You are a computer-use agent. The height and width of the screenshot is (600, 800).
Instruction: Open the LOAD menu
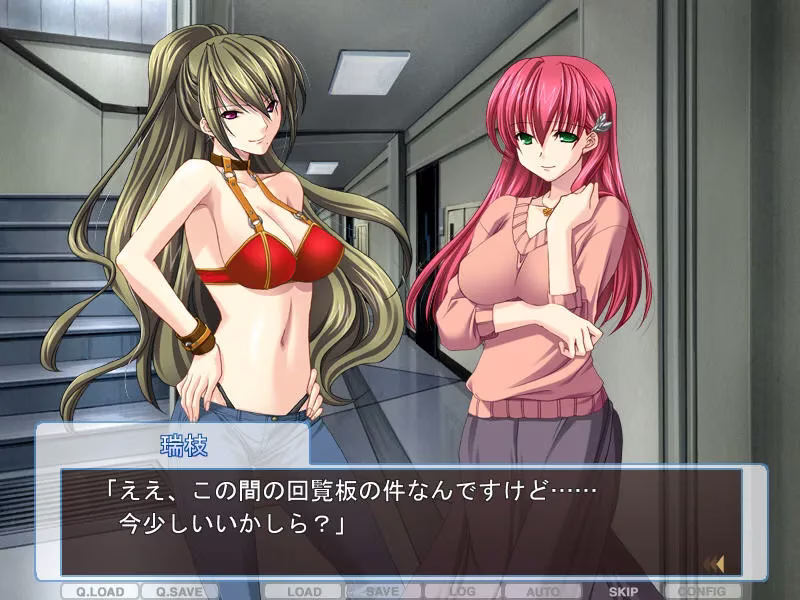click(303, 591)
